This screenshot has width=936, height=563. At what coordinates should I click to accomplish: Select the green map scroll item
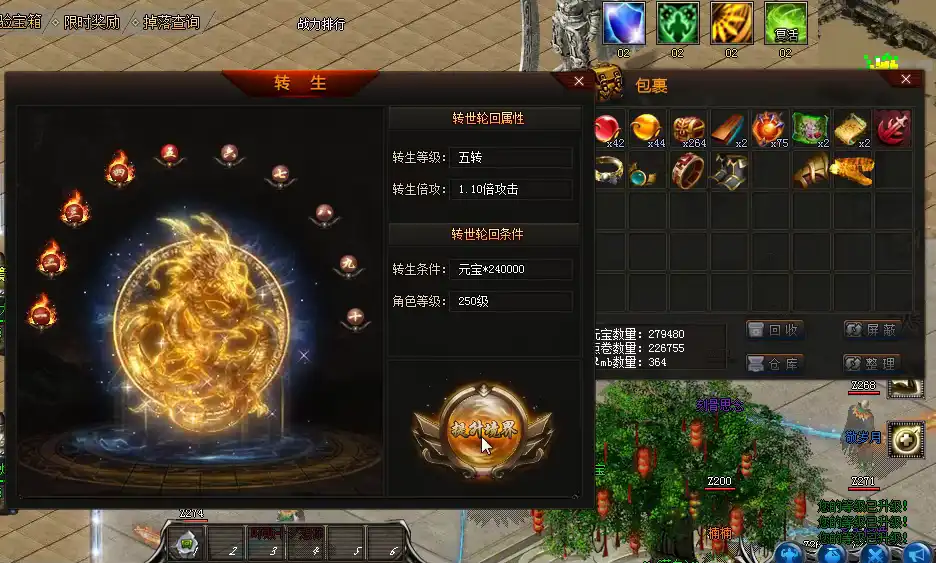point(811,129)
